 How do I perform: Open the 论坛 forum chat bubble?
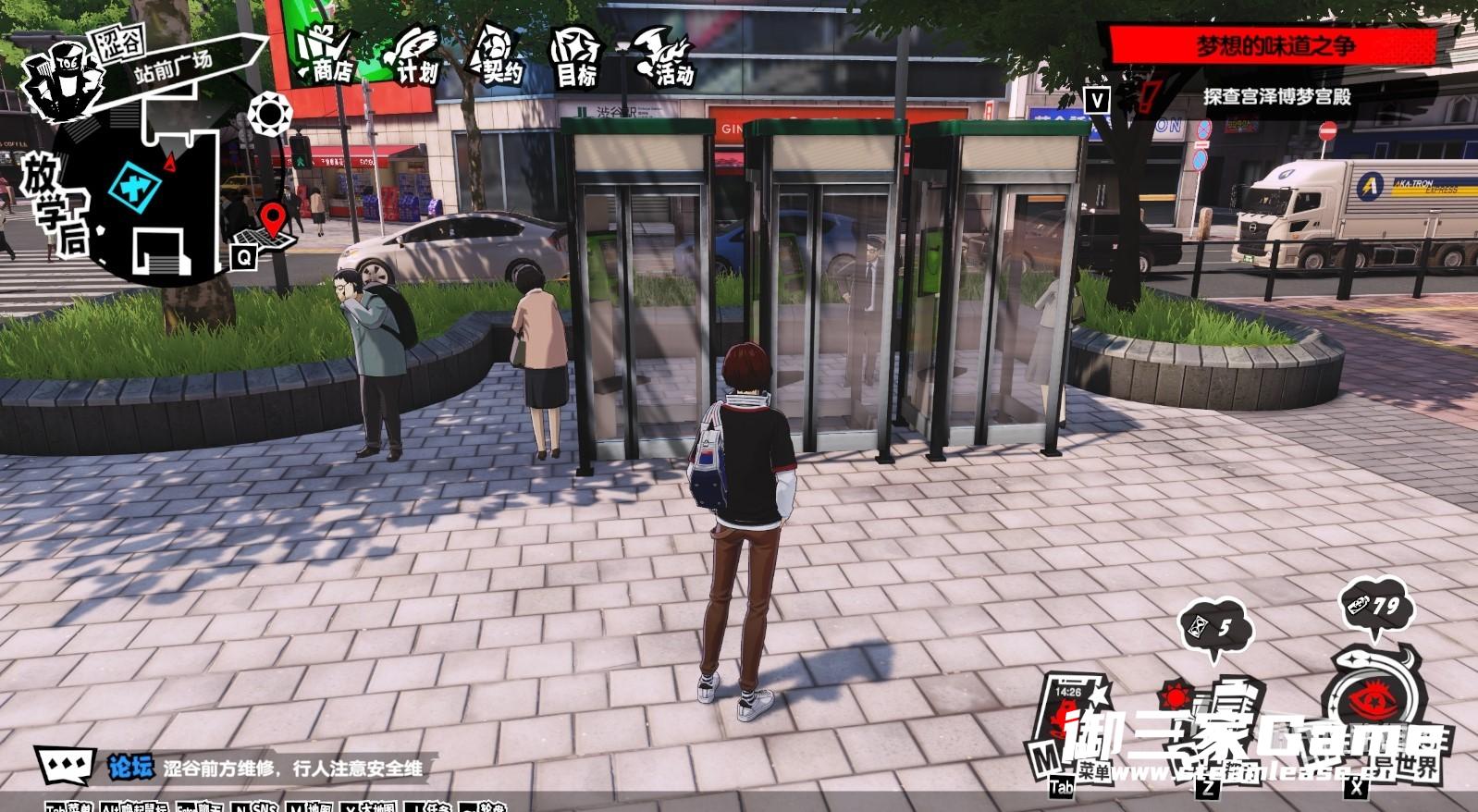(66, 766)
